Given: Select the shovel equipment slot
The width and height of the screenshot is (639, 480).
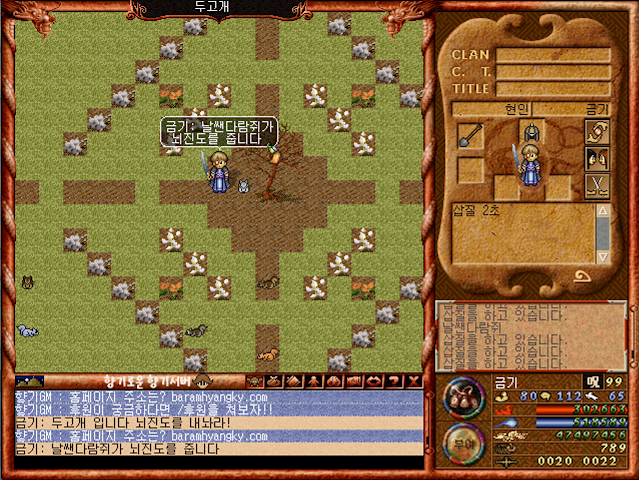Looking at the screenshot, I should tap(470, 136).
